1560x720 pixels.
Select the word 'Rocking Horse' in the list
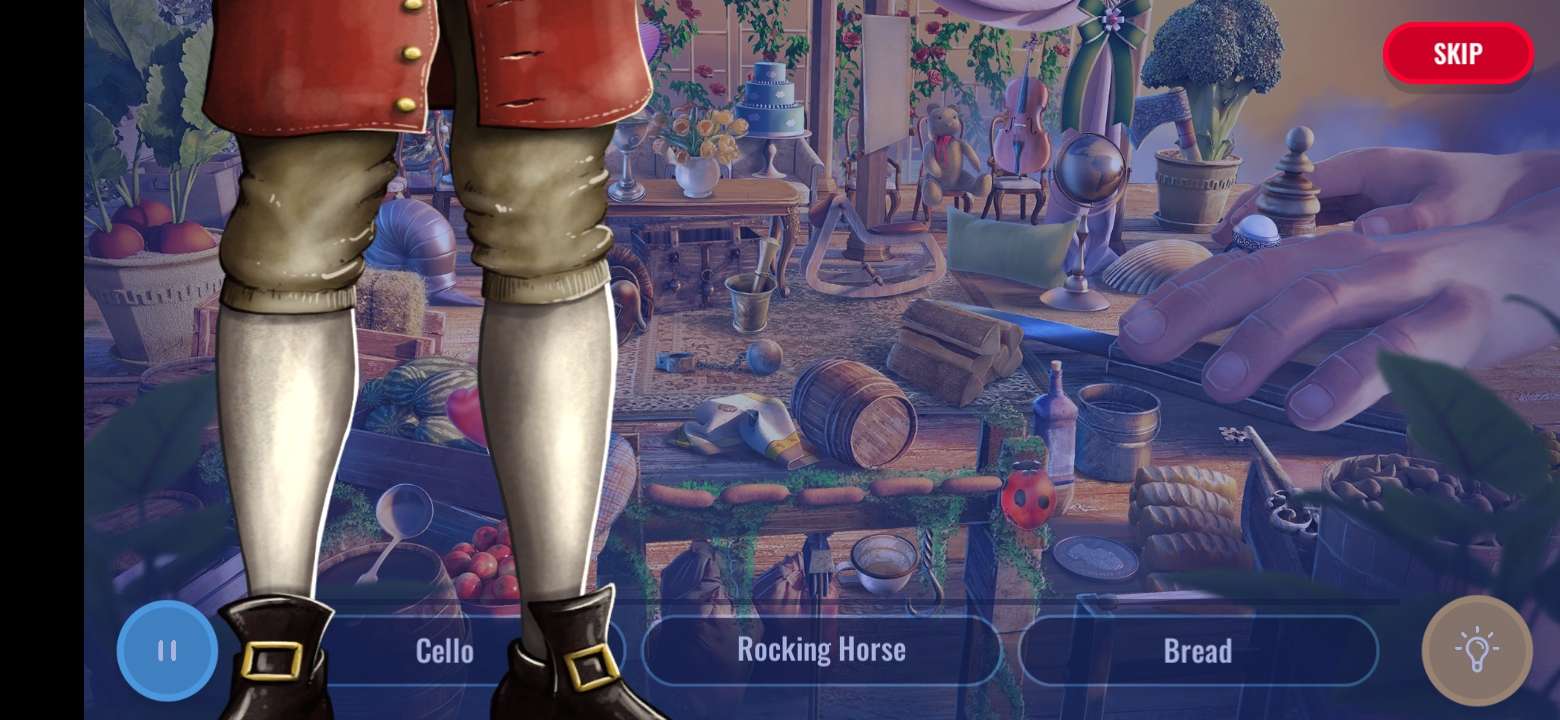click(x=822, y=651)
